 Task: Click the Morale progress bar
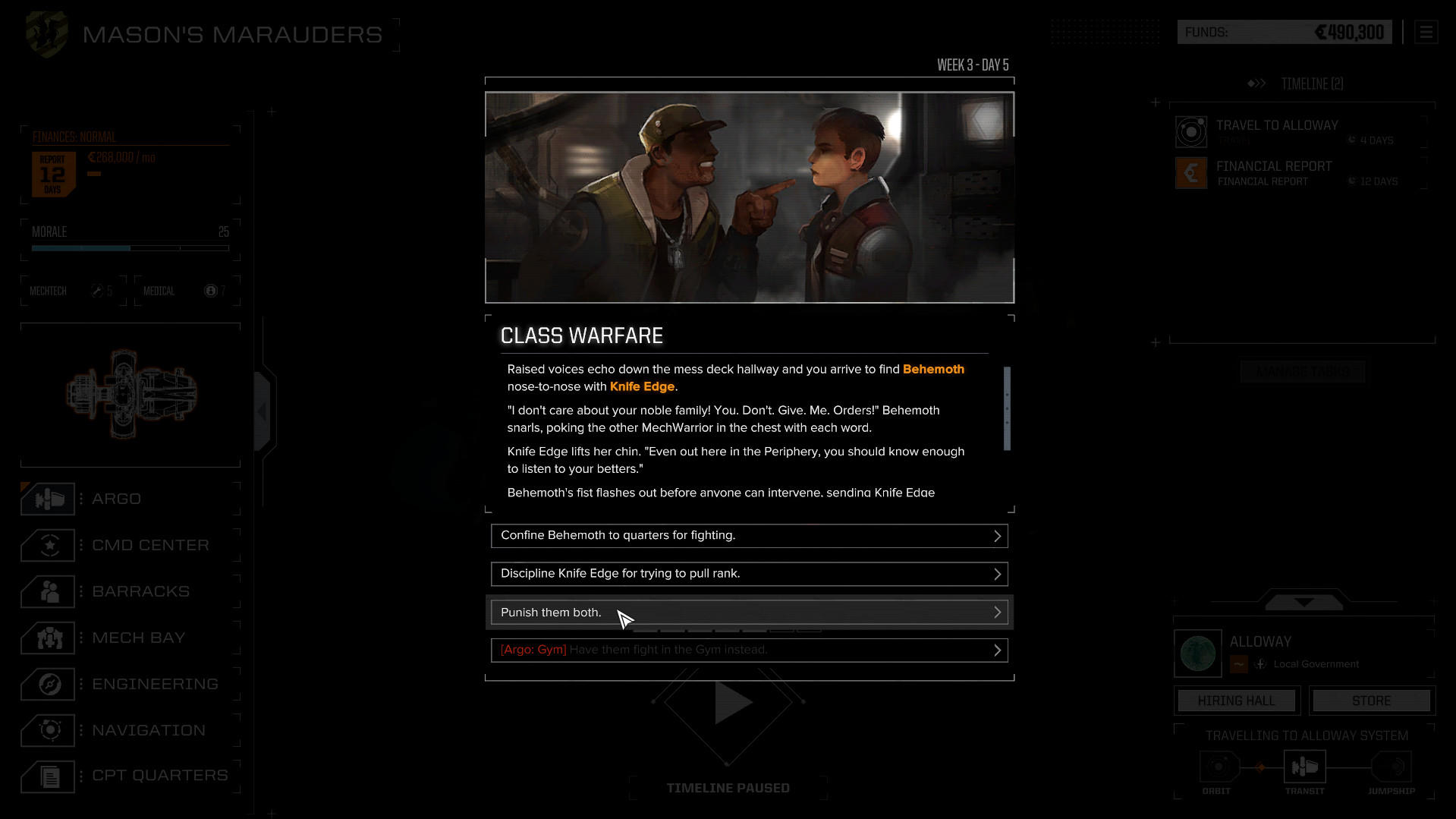tap(127, 248)
